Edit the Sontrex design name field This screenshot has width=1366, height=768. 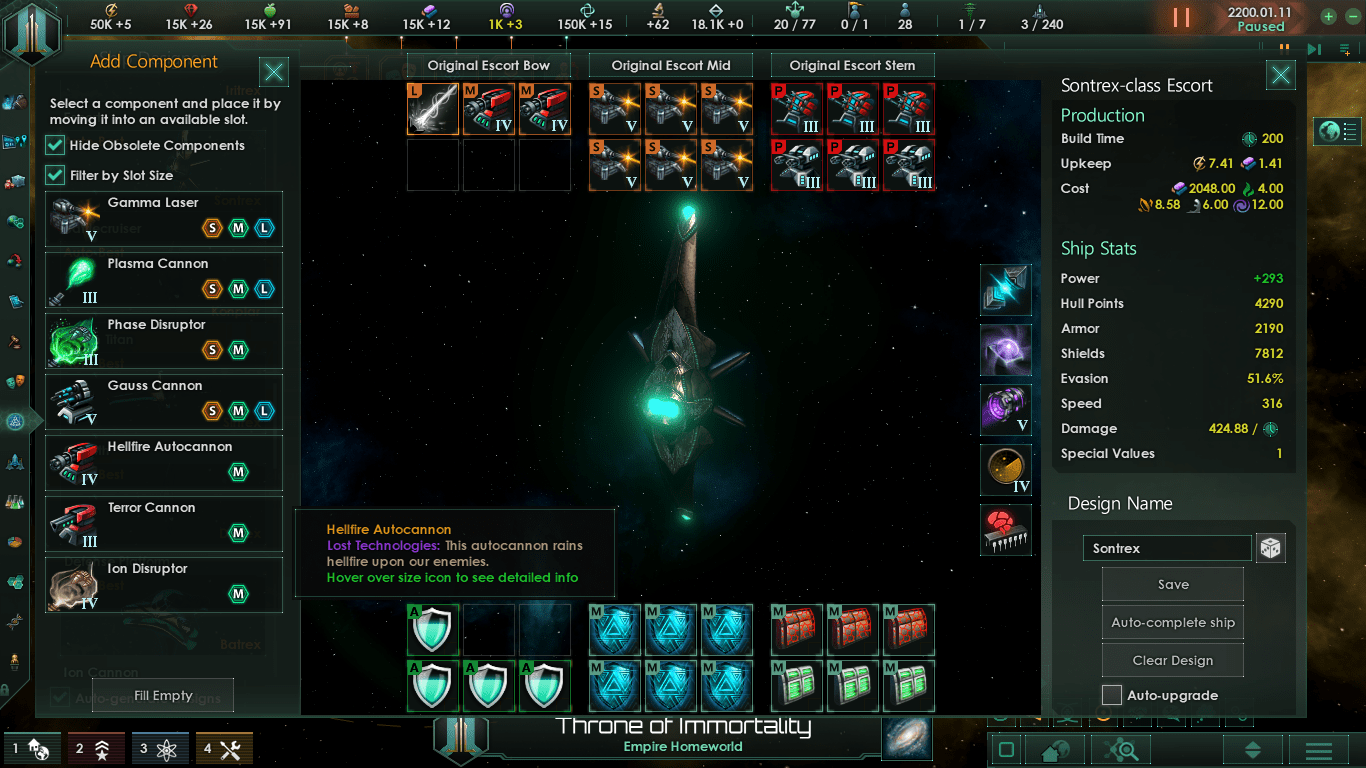(1166, 548)
